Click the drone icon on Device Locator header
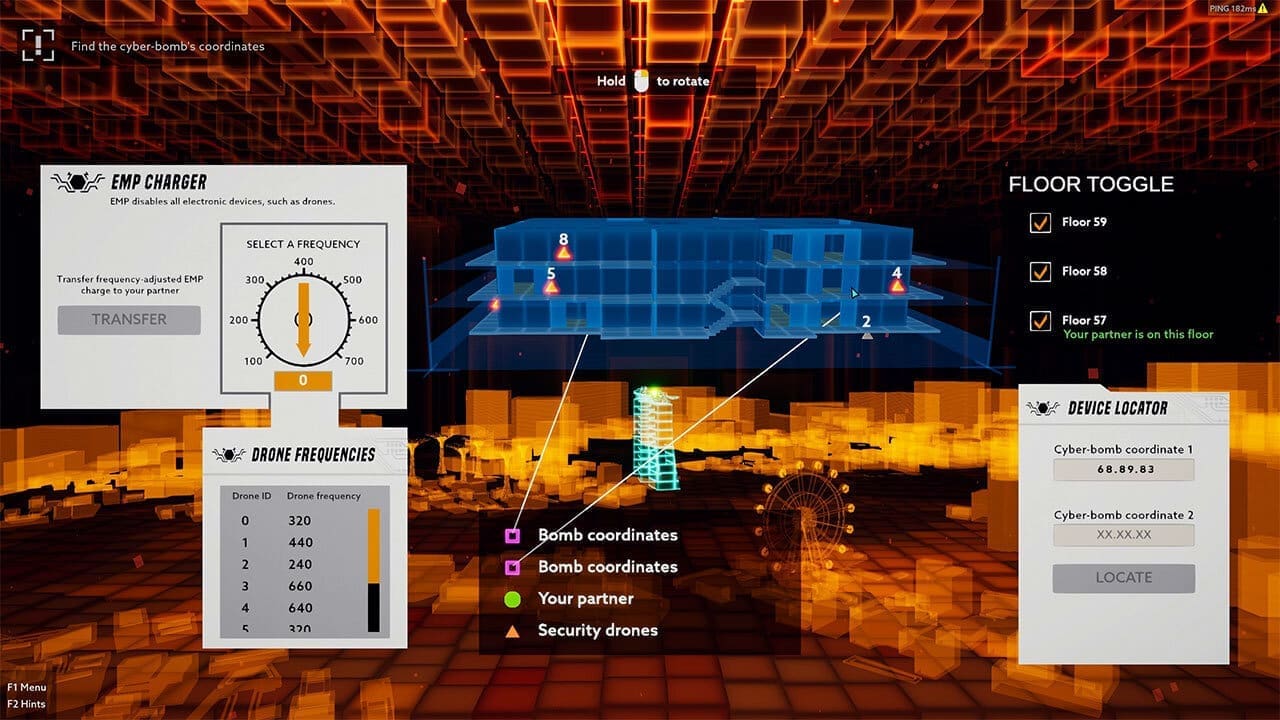Image resolution: width=1280 pixels, height=720 pixels. coord(1045,407)
